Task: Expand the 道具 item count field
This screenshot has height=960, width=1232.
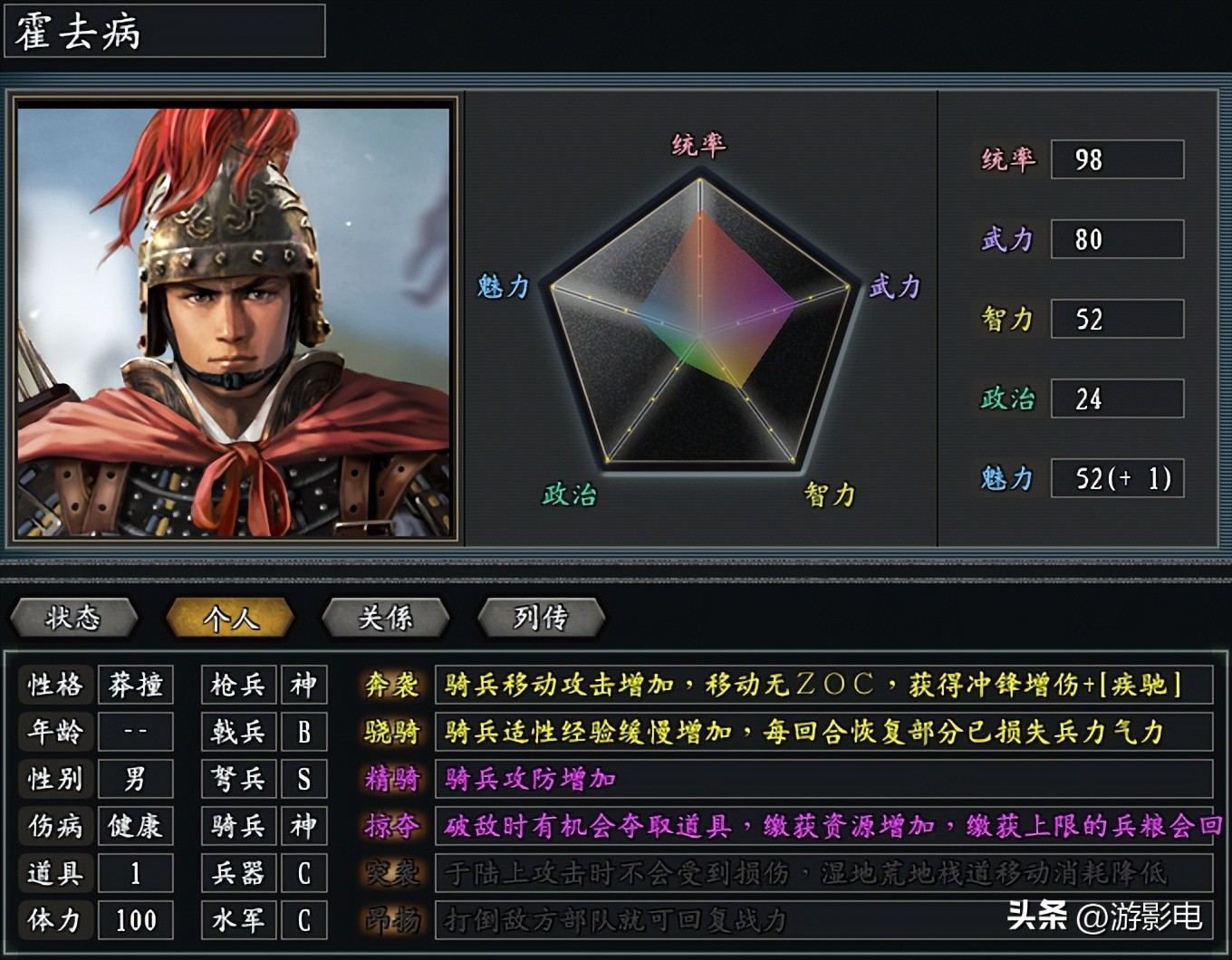Action: 135,872
